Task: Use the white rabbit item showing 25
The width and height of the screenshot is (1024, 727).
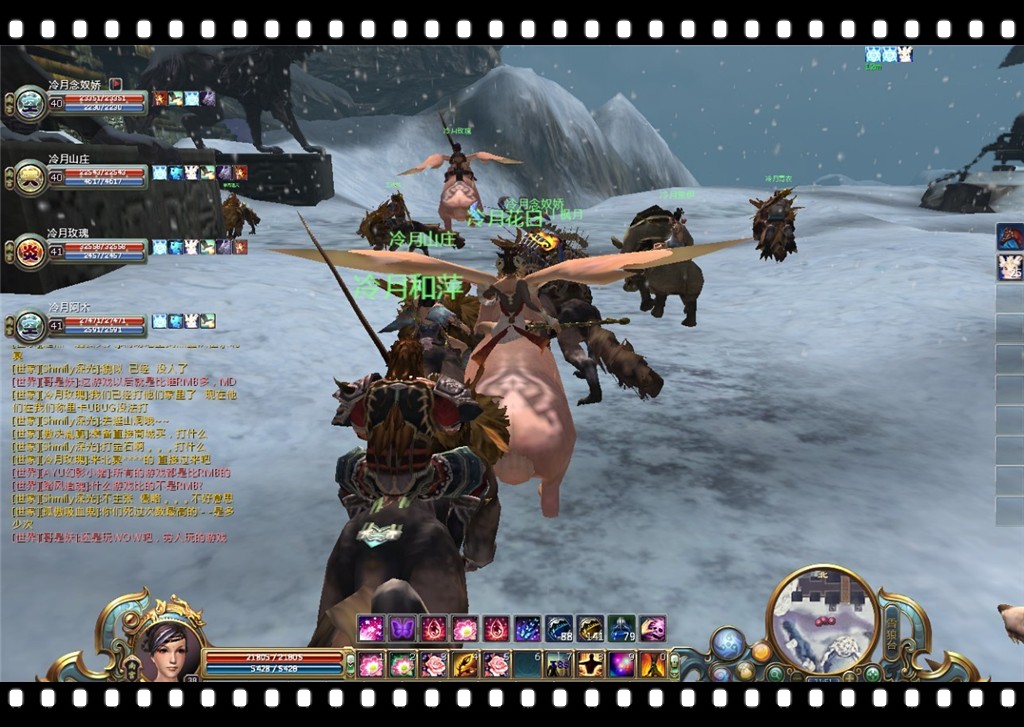Action: coord(1010,267)
